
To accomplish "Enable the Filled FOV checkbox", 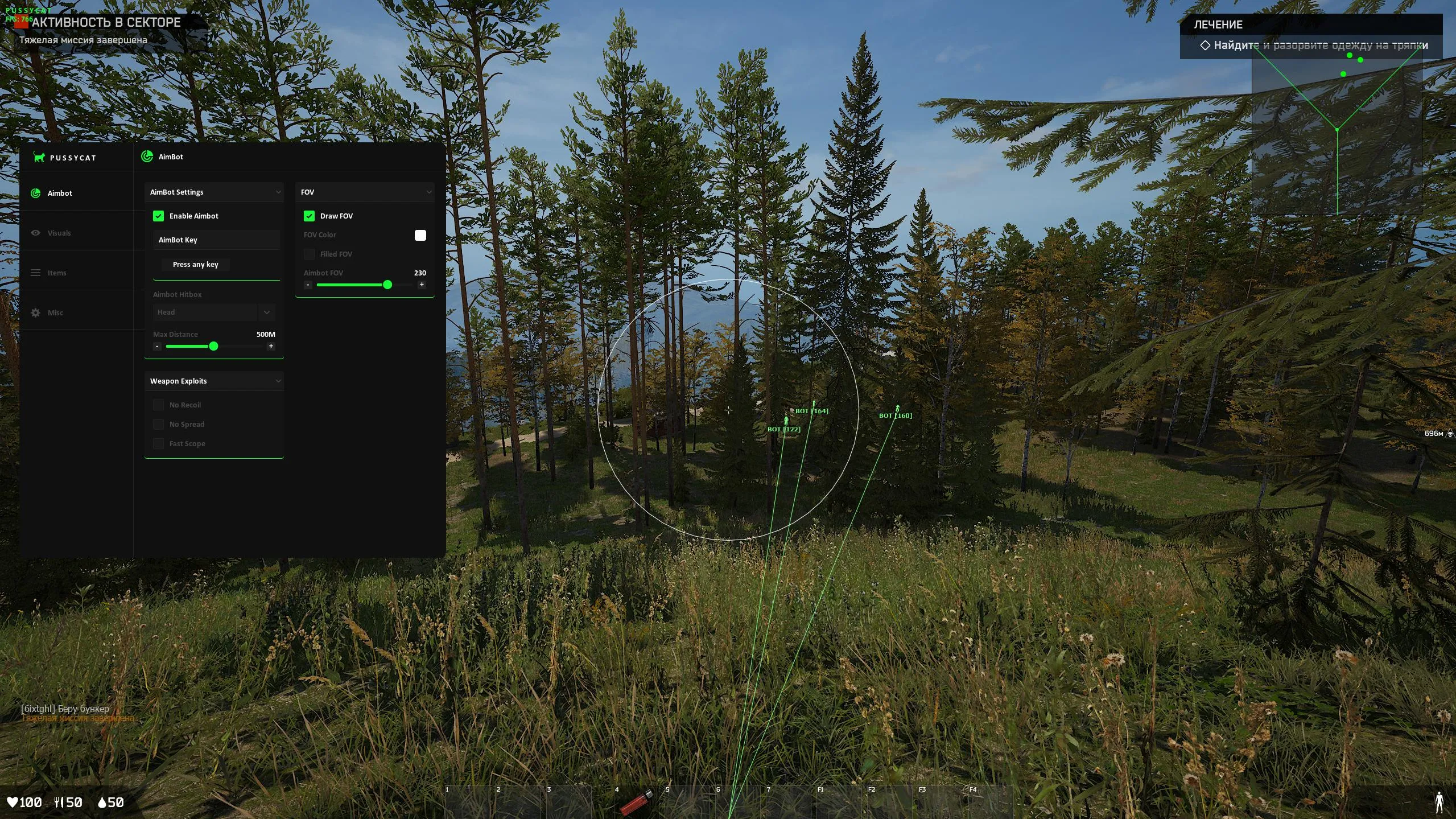I will click(x=309, y=254).
